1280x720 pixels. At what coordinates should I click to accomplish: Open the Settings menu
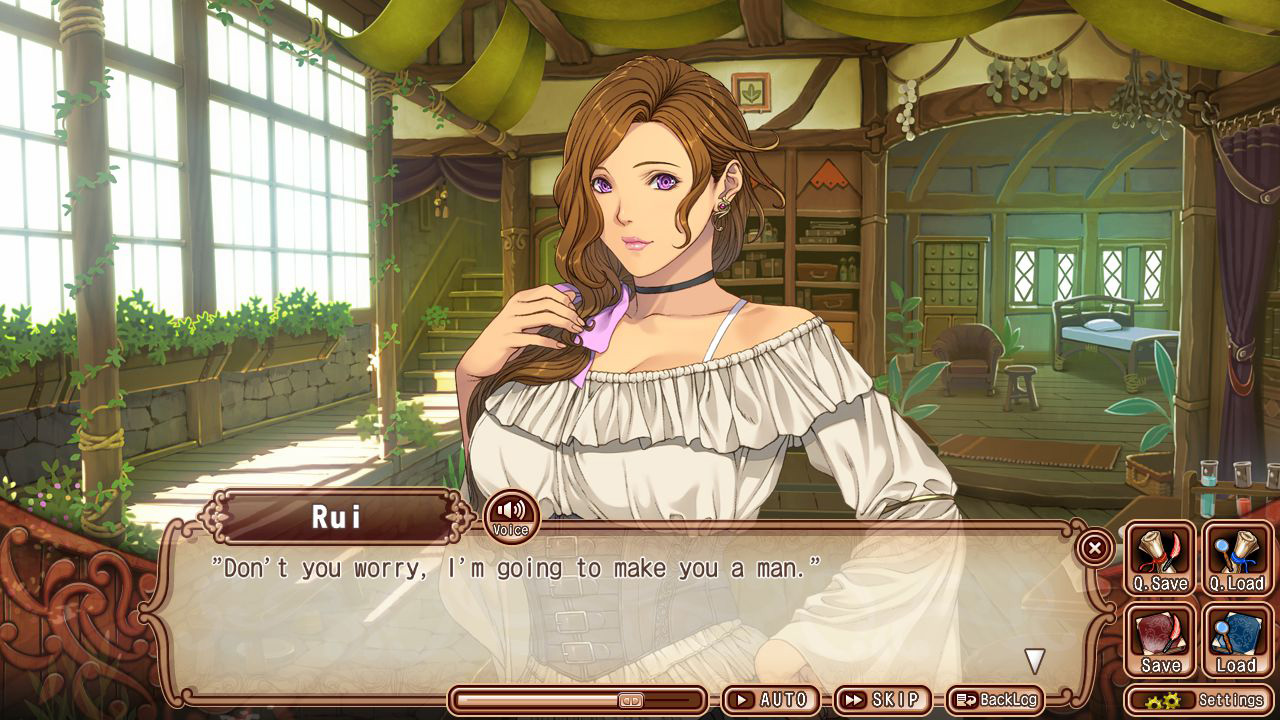pyautogui.click(x=1200, y=700)
